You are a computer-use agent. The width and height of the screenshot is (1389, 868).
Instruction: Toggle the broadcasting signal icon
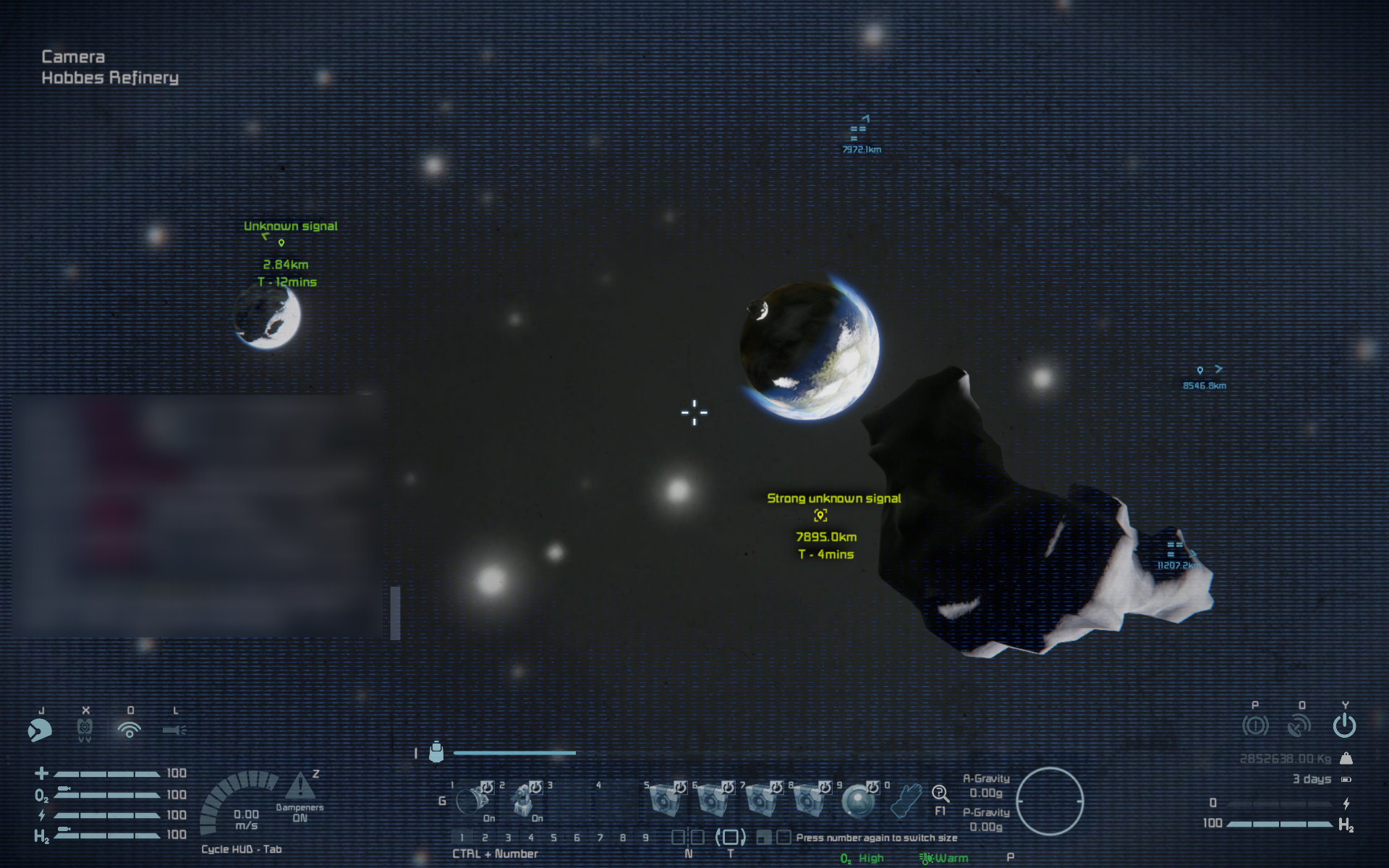point(129,730)
